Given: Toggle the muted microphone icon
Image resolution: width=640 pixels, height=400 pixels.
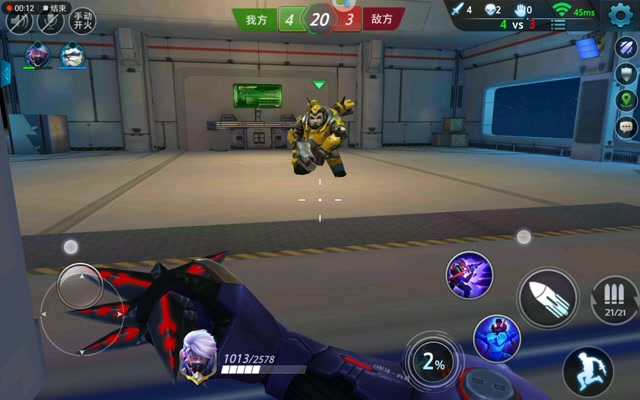Looking at the screenshot, I should pyautogui.click(x=50, y=22).
